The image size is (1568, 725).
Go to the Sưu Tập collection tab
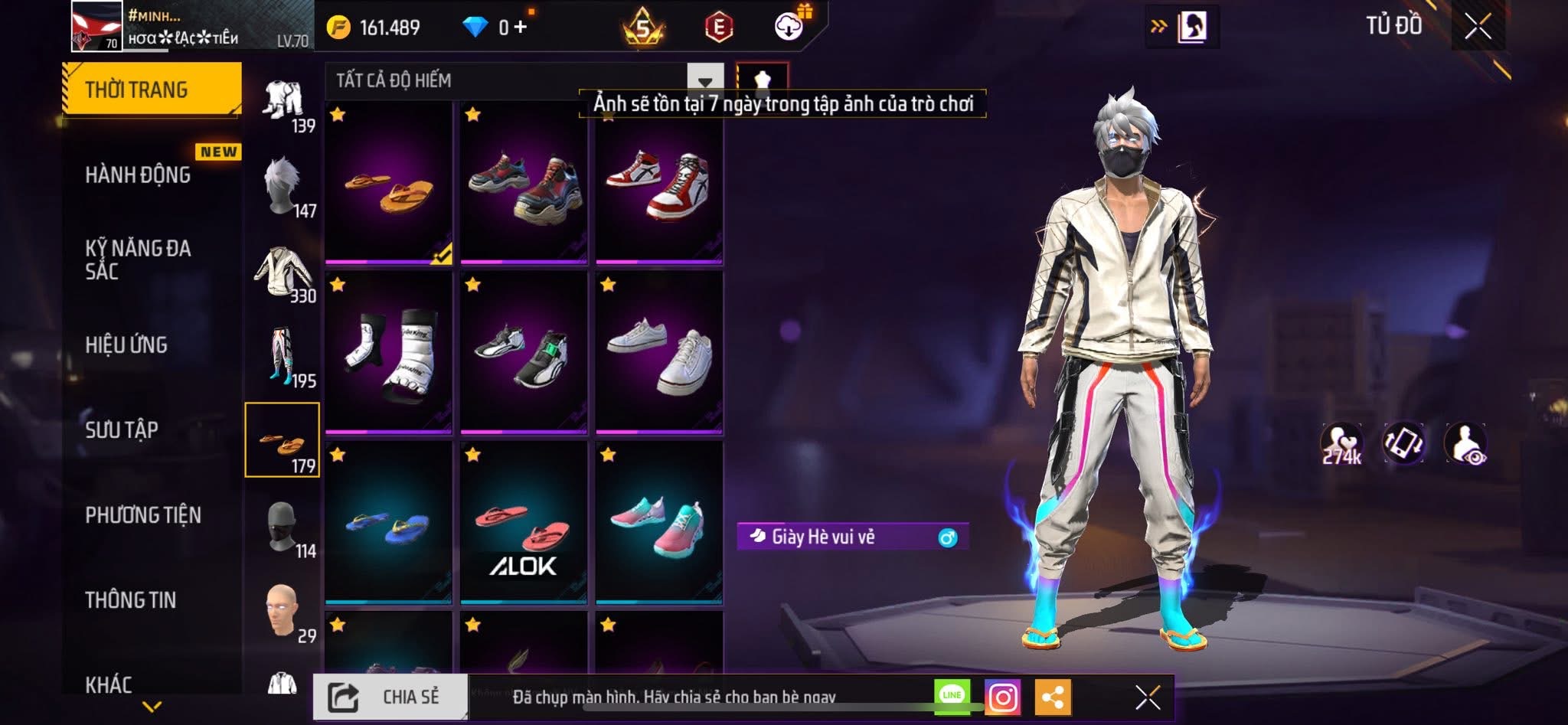click(122, 429)
